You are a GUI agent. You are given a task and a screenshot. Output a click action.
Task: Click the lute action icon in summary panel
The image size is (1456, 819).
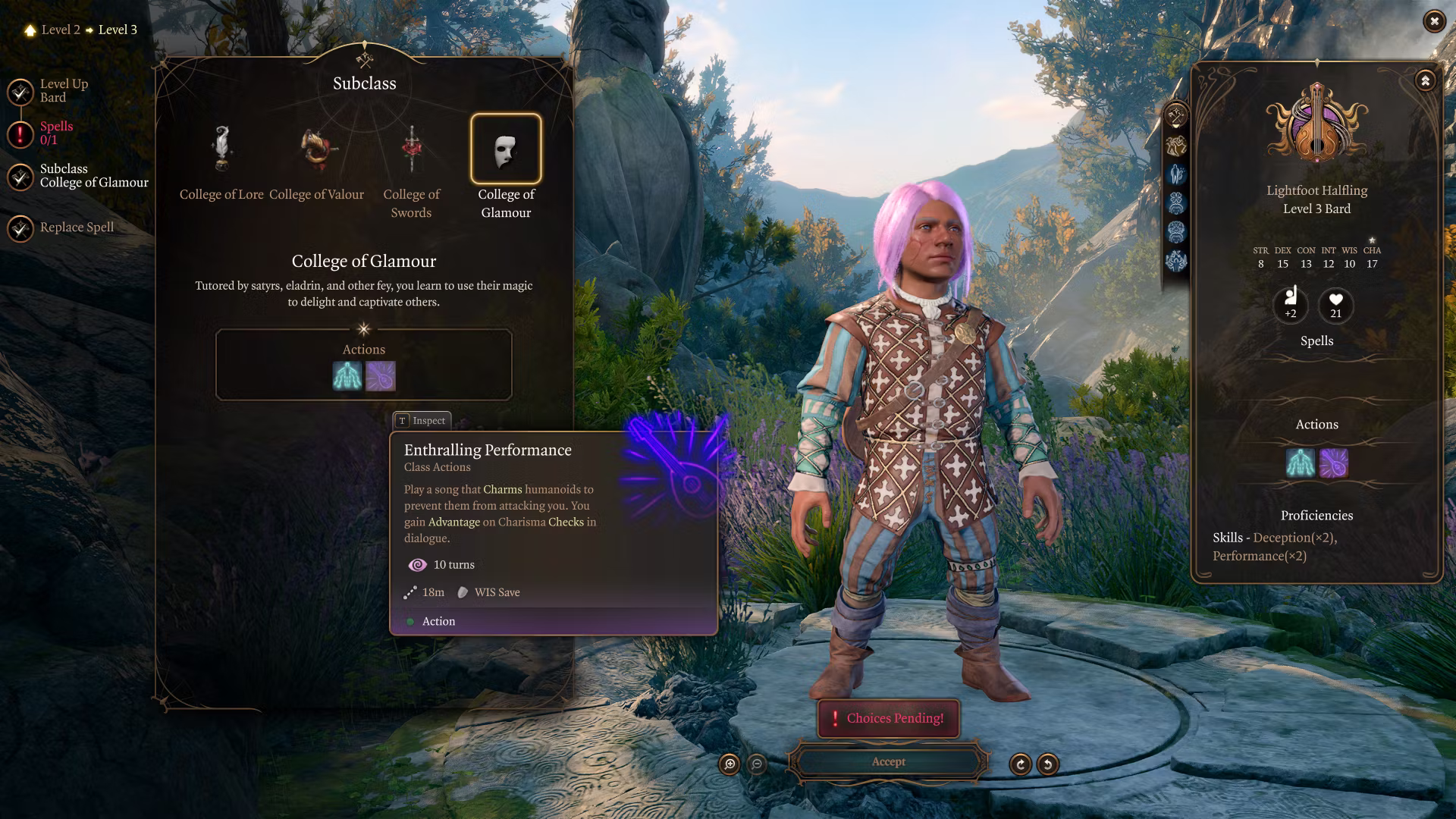click(x=1334, y=463)
